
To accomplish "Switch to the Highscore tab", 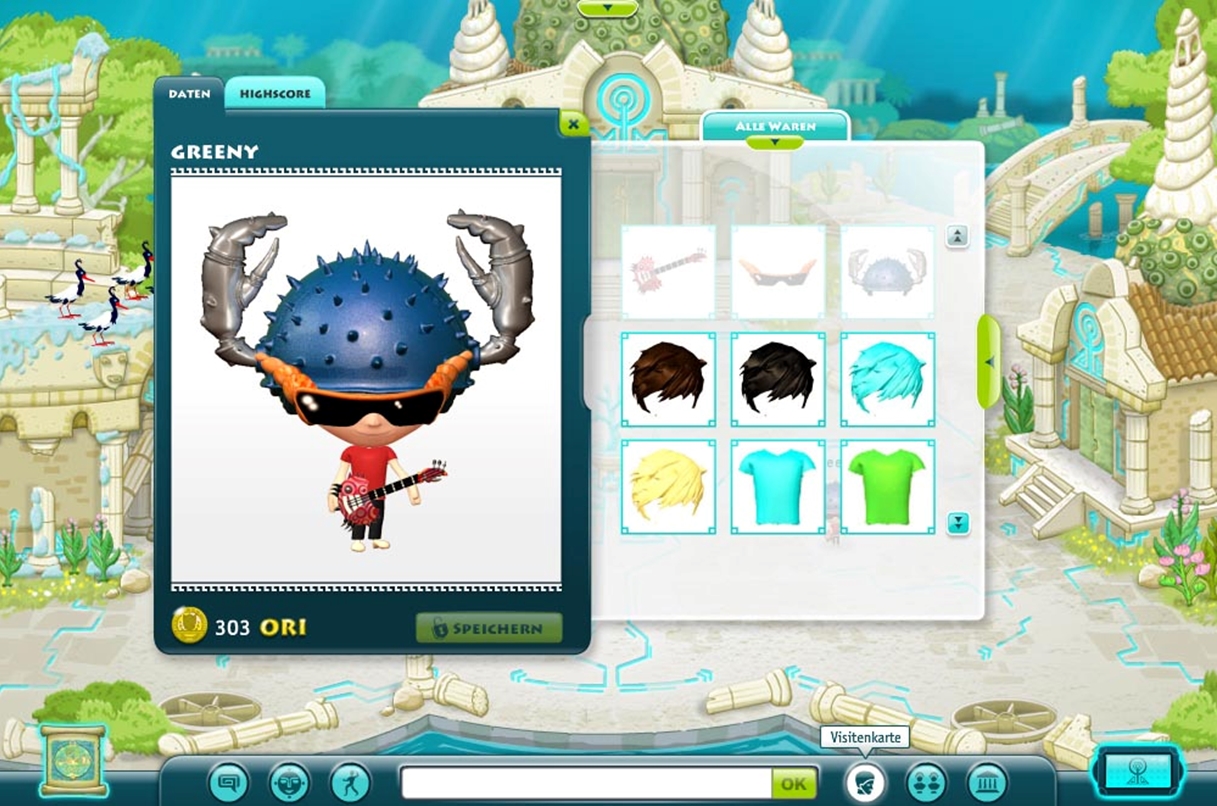I will [274, 93].
